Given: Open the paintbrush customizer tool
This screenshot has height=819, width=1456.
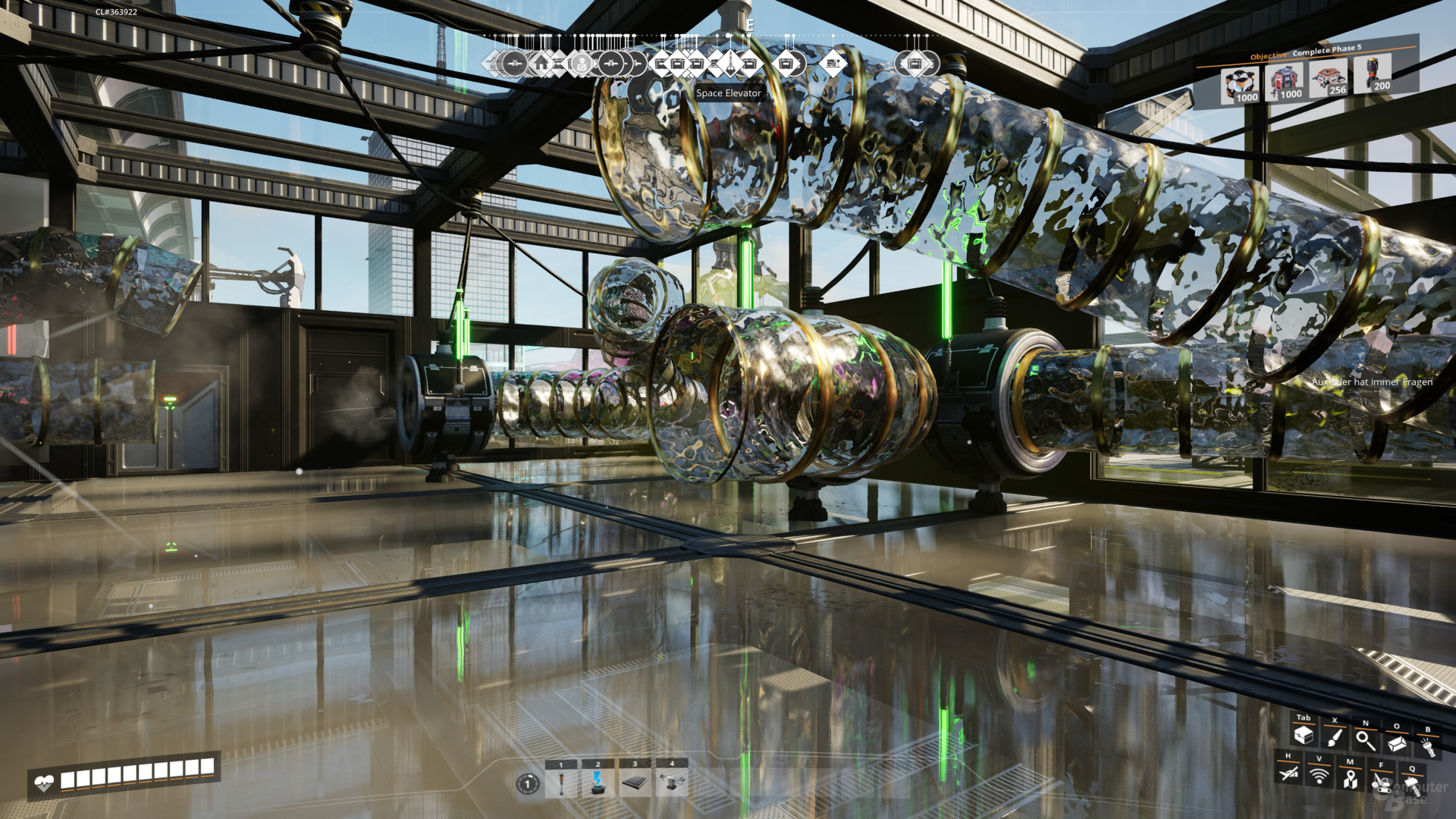Looking at the screenshot, I should click(1334, 738).
